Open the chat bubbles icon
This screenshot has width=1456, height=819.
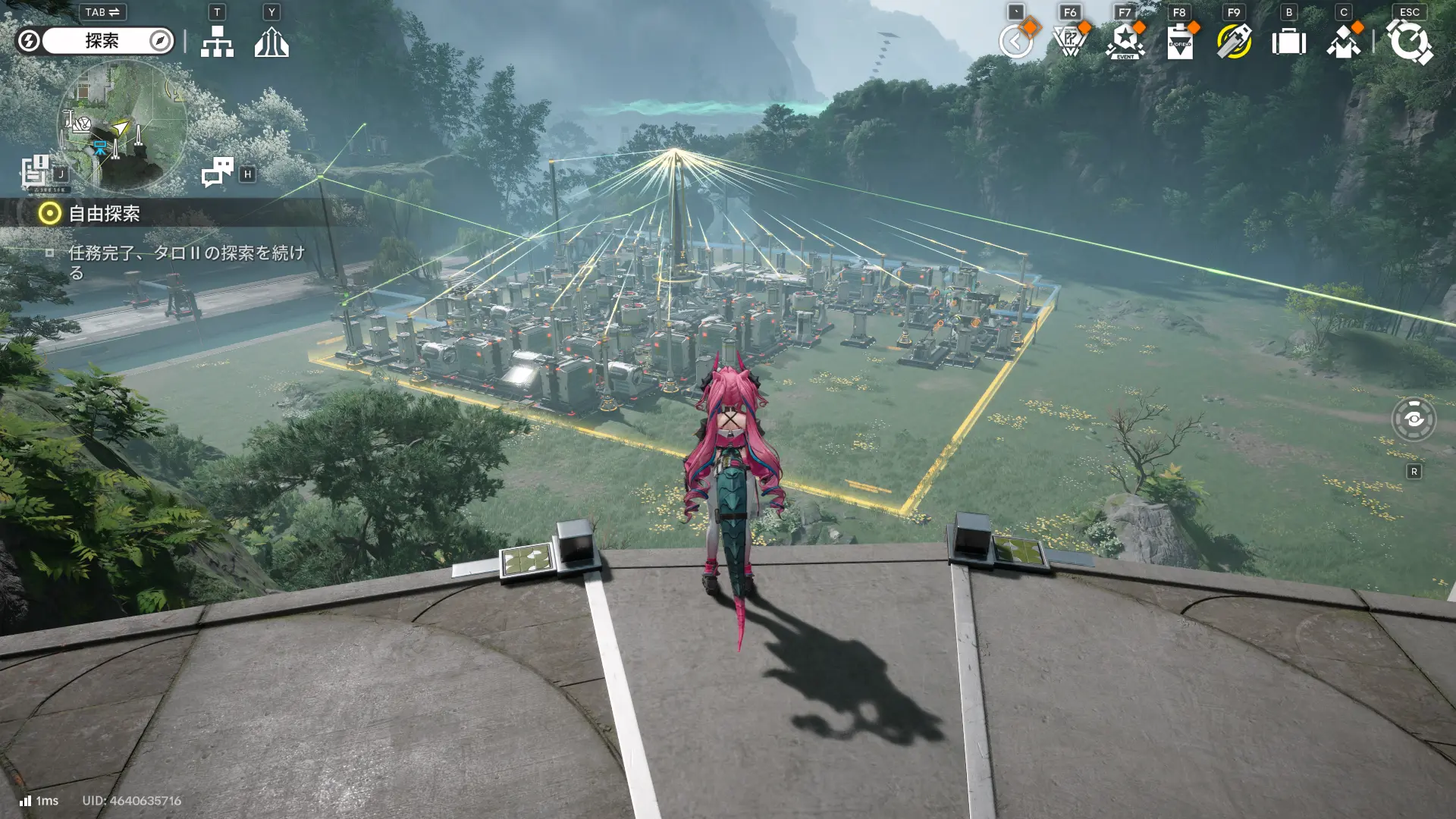218,172
